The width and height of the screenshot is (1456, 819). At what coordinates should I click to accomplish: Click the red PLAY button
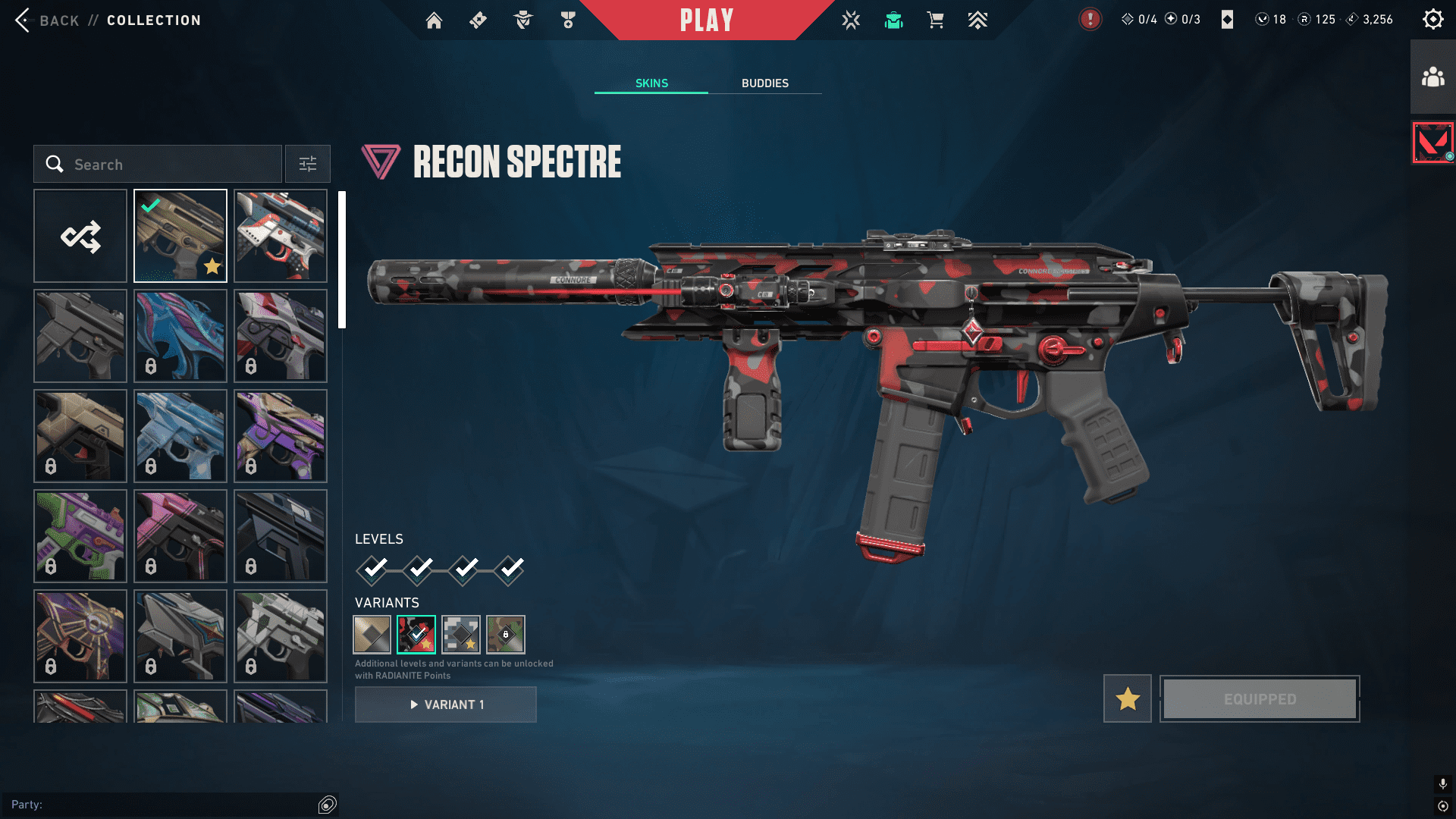pos(706,20)
